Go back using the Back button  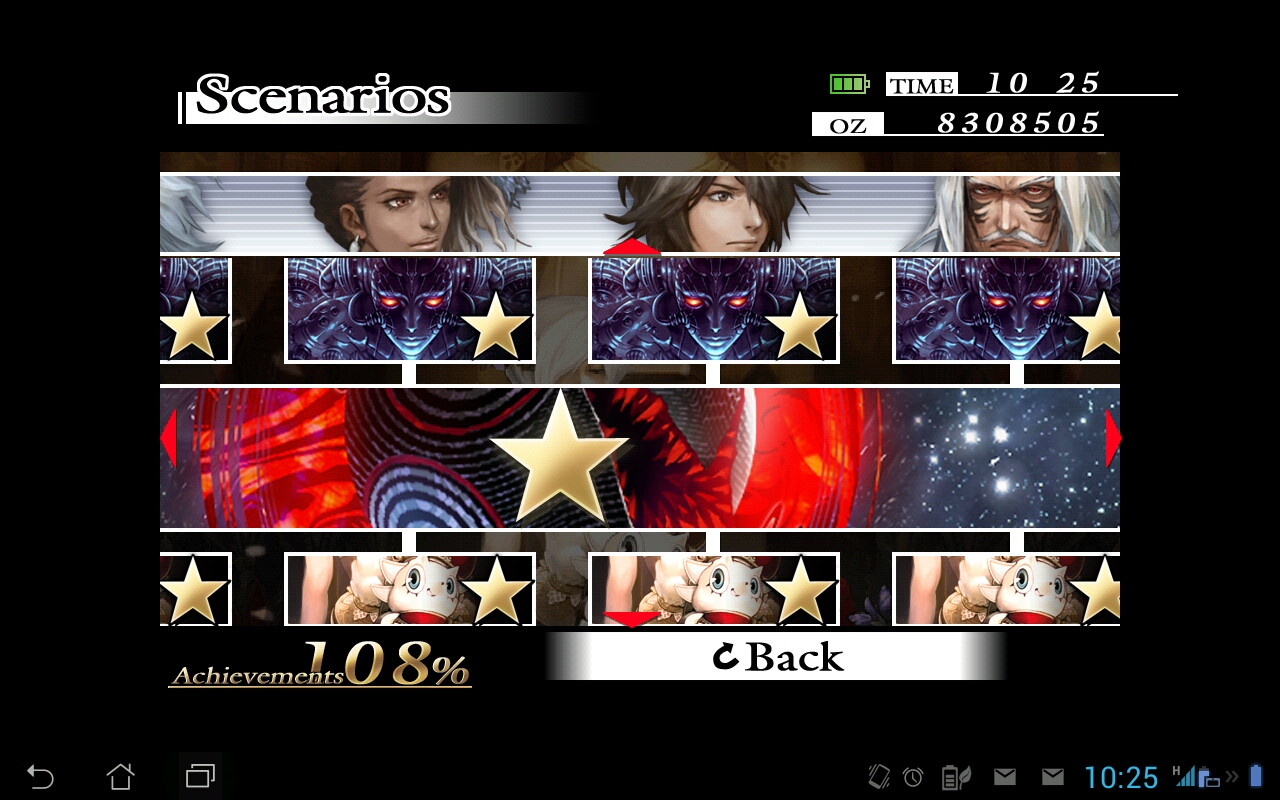(776, 656)
